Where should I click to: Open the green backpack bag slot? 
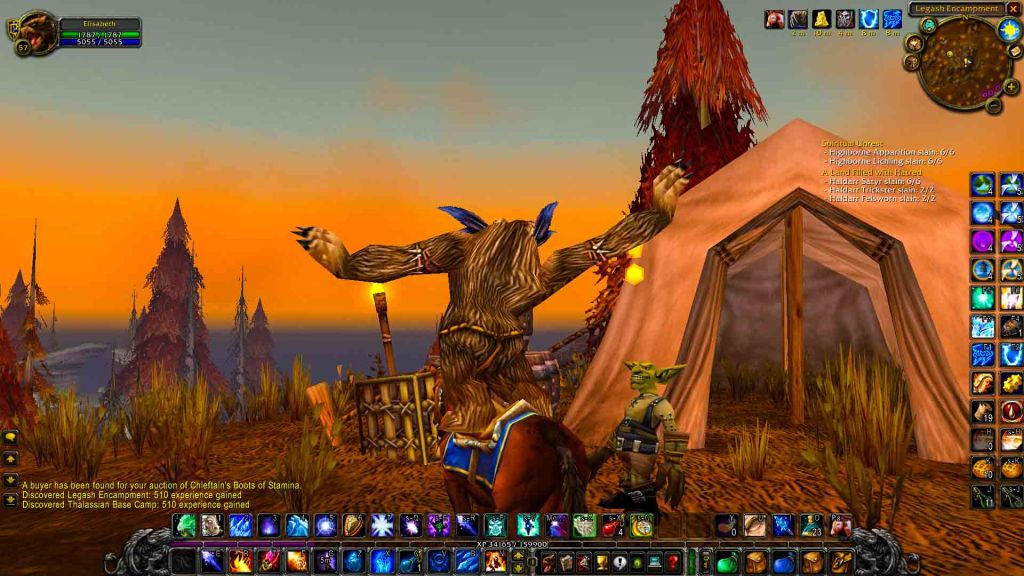coord(727,562)
